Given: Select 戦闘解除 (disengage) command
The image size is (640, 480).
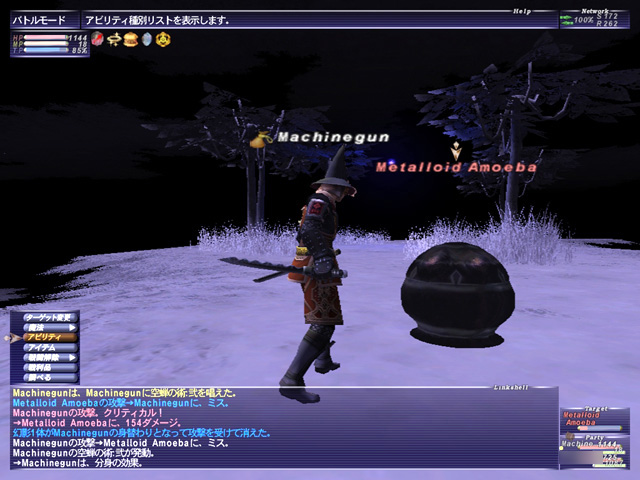Looking at the screenshot, I should 48,357.
